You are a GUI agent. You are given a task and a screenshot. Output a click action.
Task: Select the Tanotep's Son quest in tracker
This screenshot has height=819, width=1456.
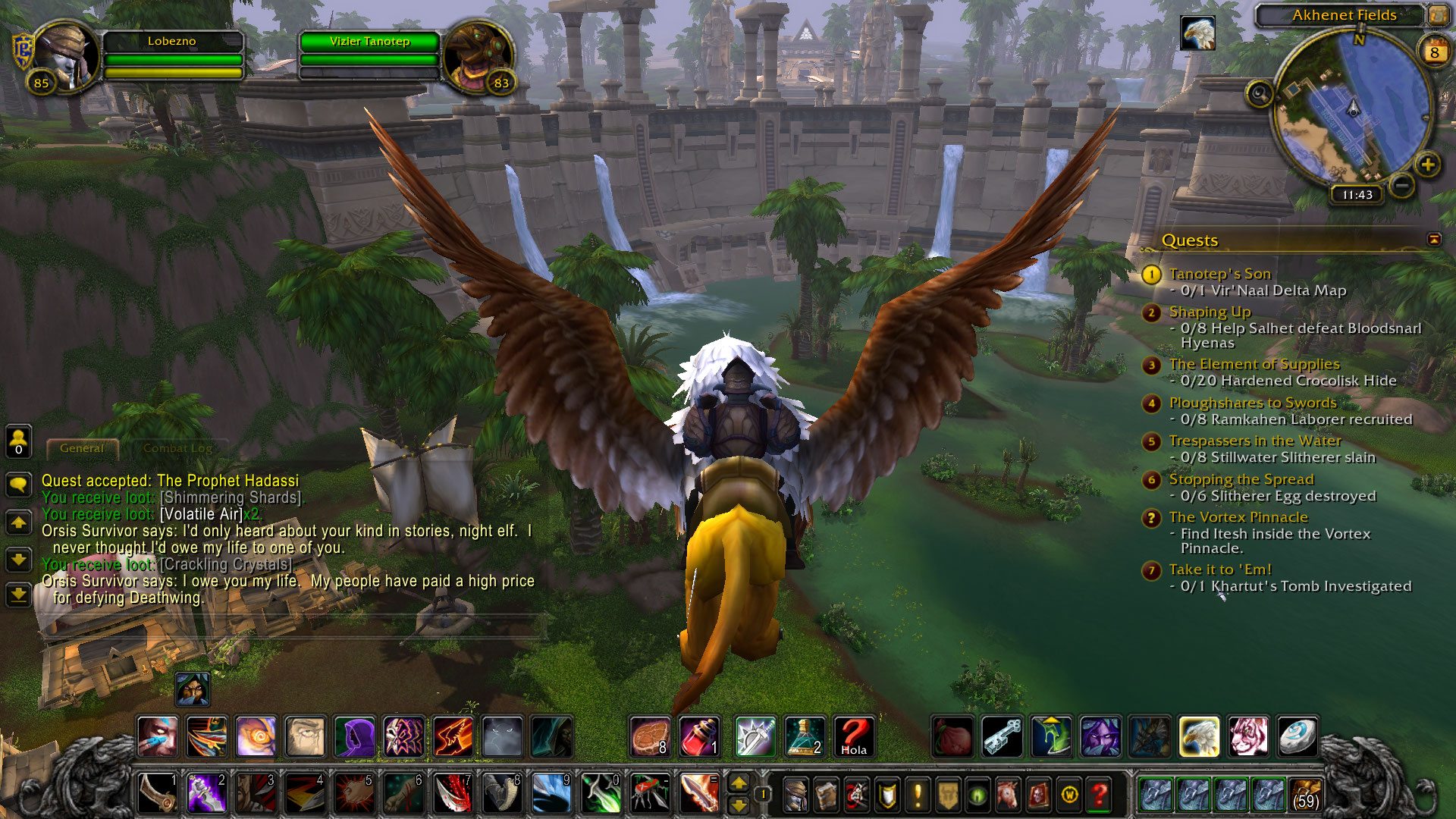[1219, 274]
